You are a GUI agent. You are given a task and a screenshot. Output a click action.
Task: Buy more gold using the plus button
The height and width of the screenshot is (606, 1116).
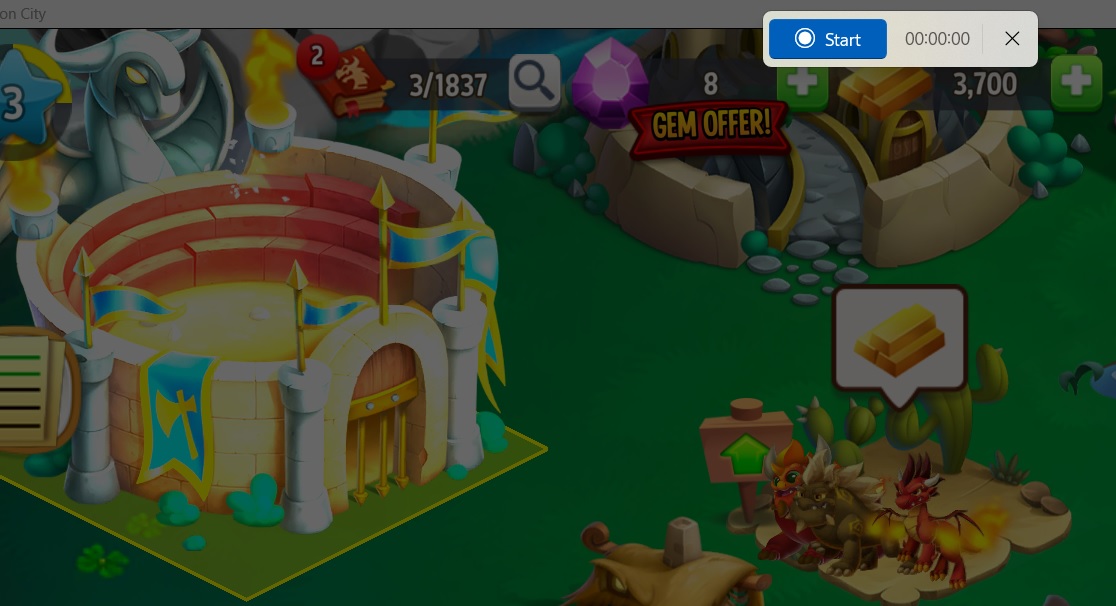point(1076,81)
